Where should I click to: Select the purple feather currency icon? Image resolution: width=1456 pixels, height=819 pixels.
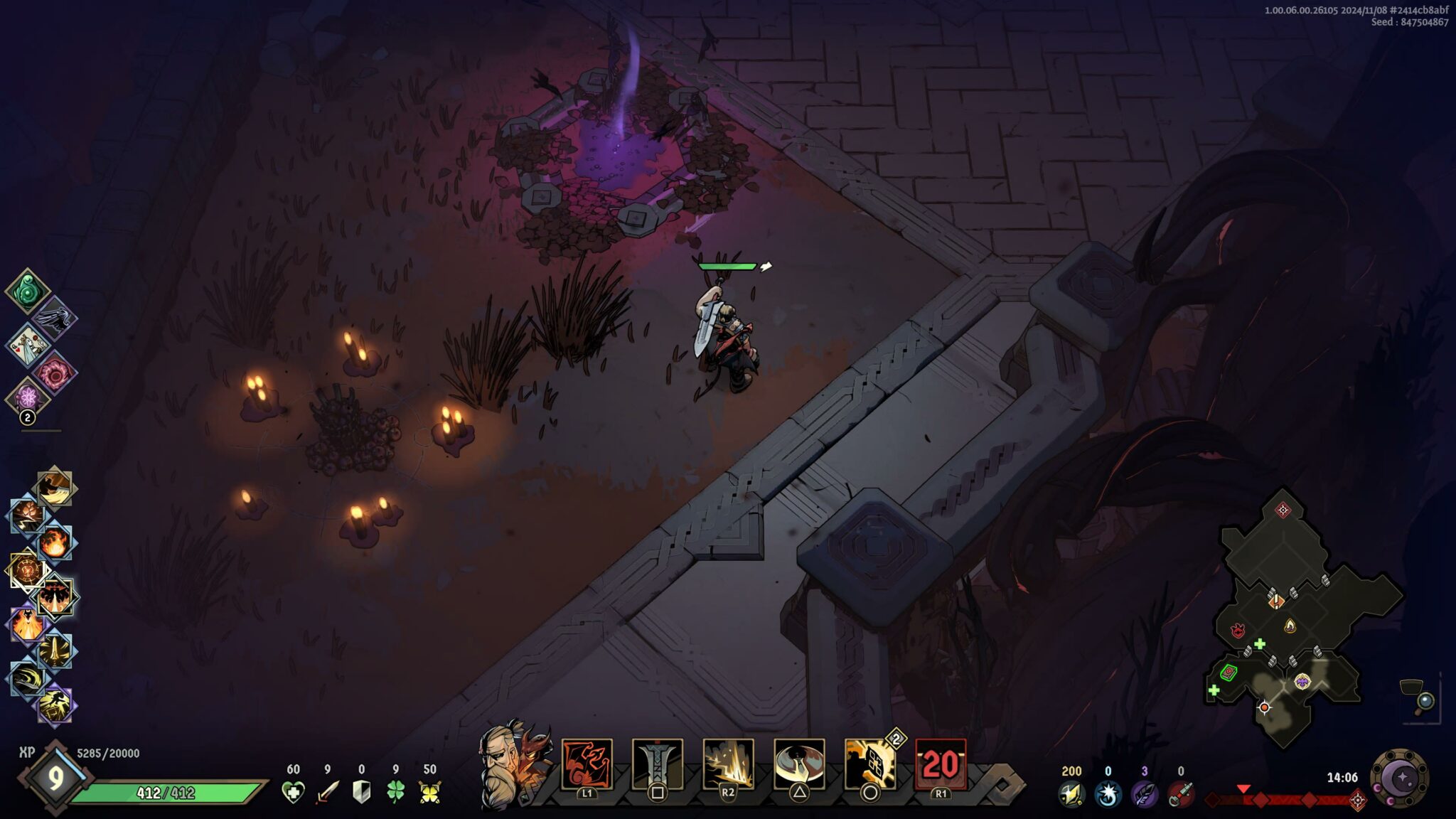[x=1143, y=793]
